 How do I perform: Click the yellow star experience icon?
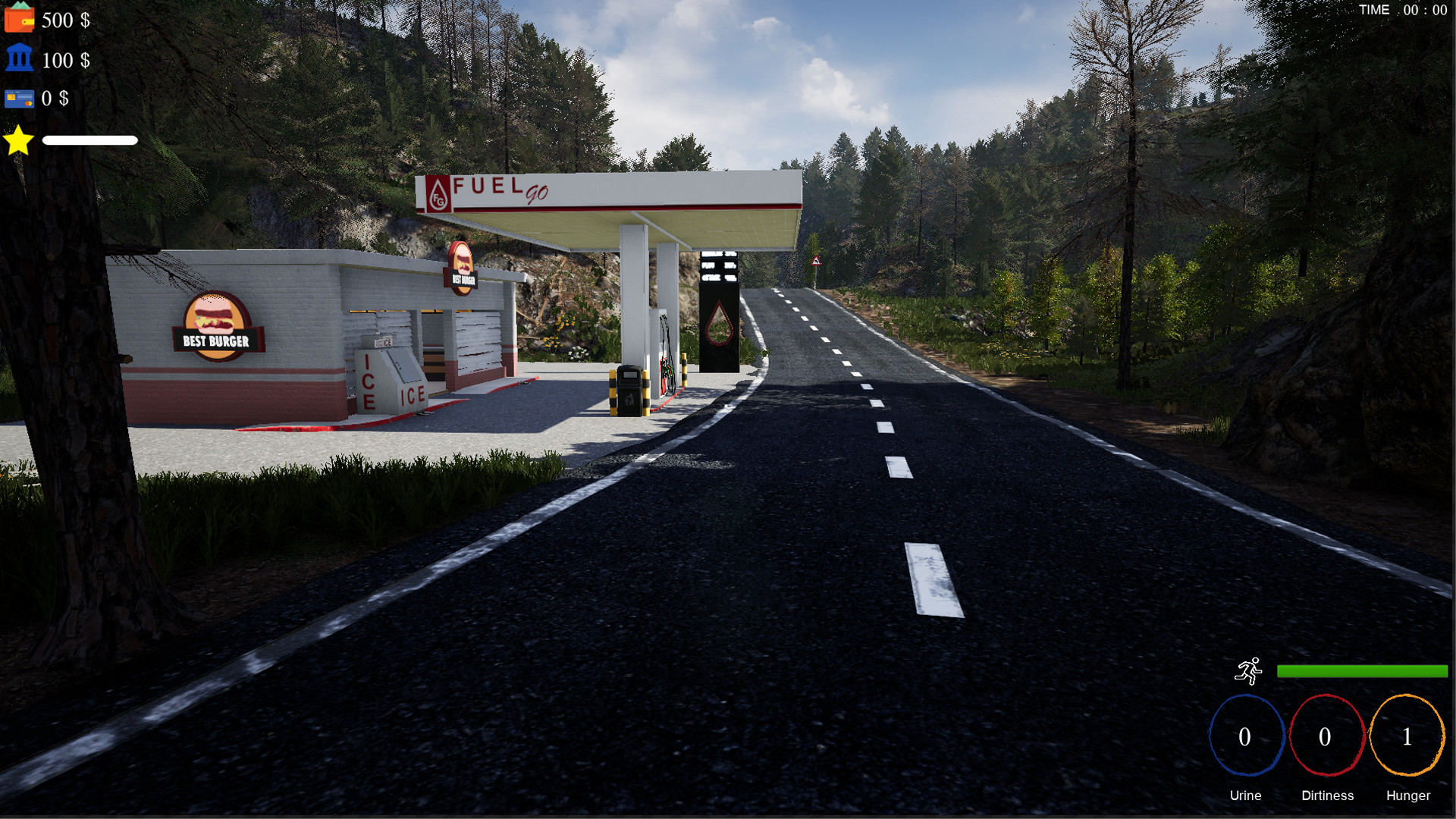18,140
